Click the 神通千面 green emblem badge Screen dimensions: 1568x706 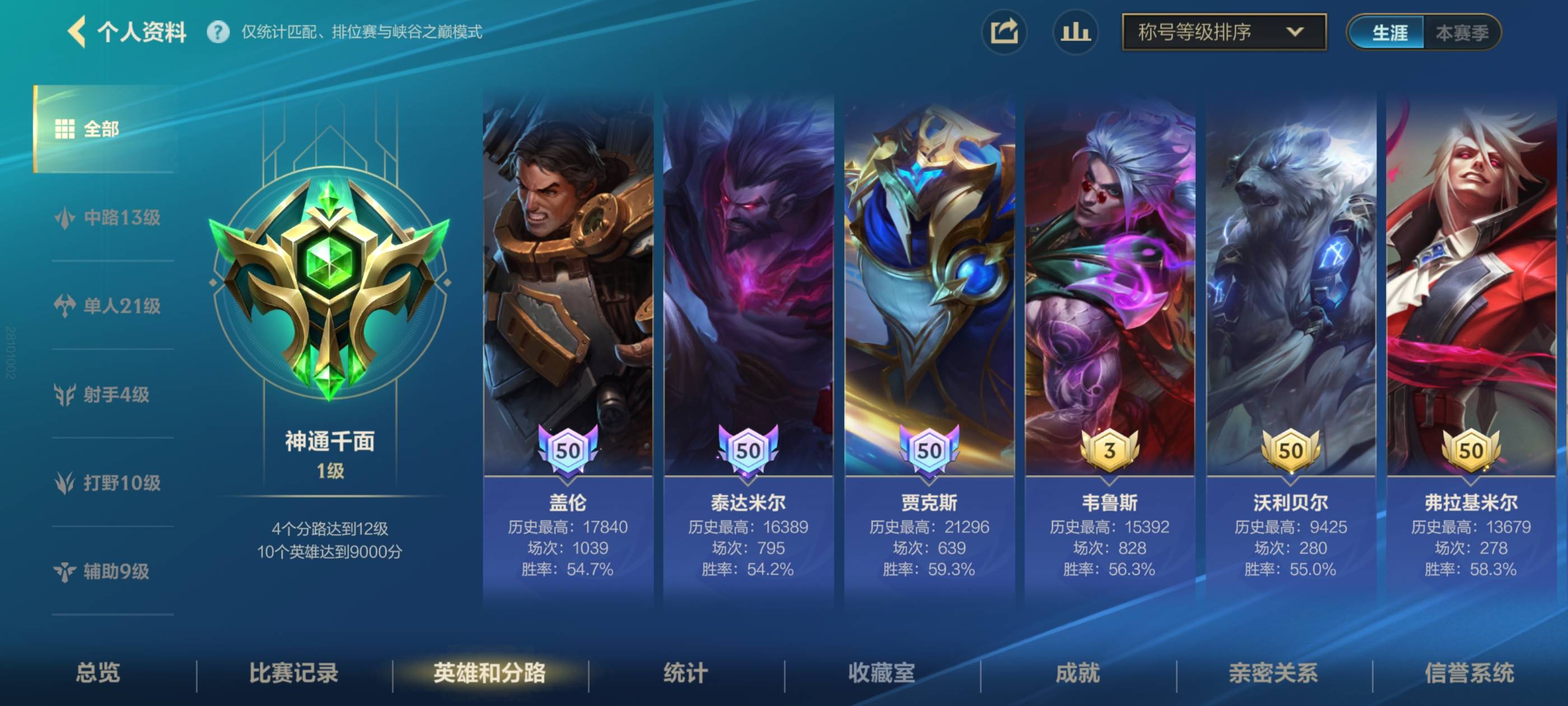[x=329, y=286]
